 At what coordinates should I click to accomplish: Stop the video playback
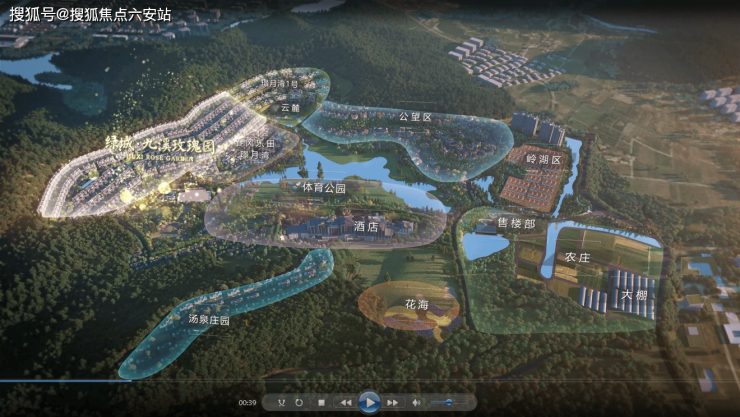click(321, 402)
